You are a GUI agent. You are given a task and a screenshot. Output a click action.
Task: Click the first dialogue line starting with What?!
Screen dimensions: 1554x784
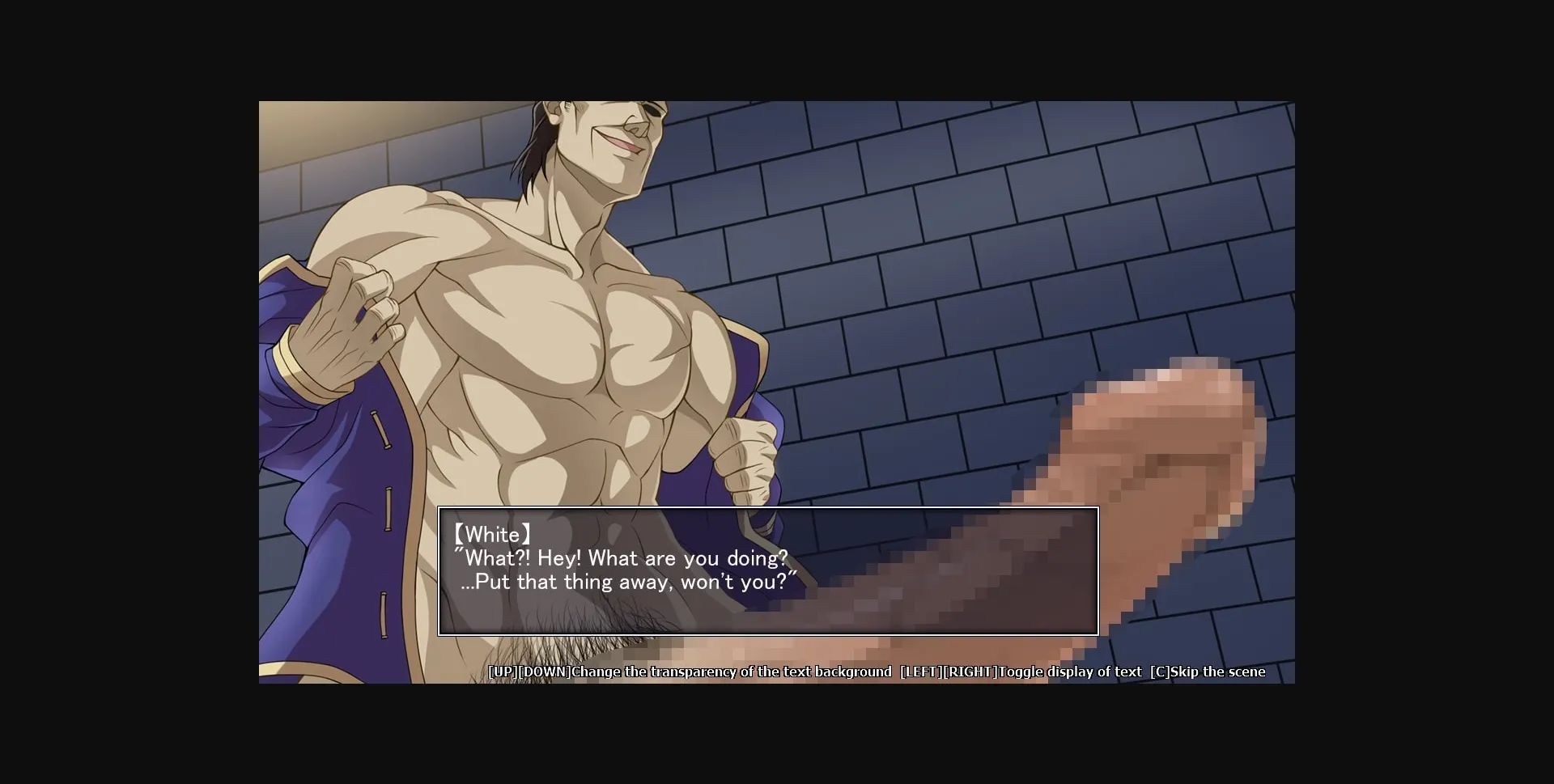622,557
